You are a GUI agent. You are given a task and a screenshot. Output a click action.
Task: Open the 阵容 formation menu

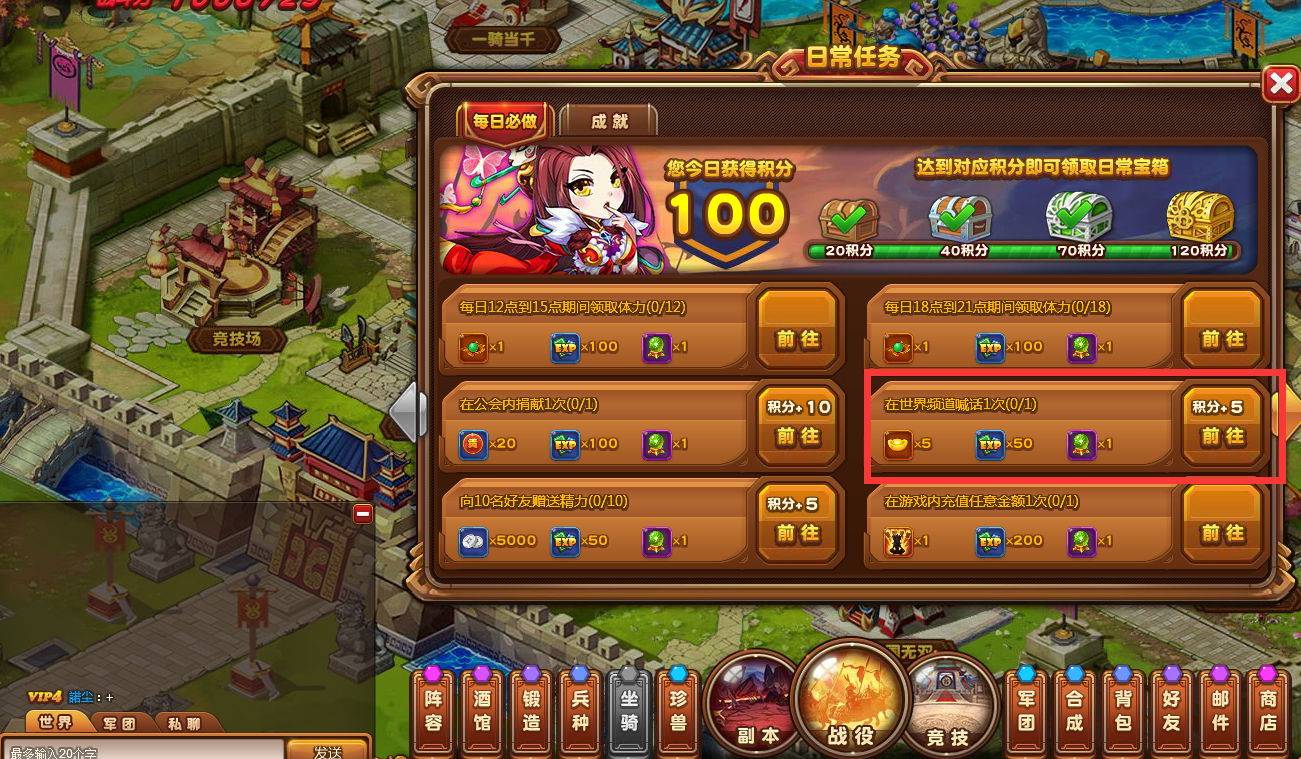[x=433, y=710]
